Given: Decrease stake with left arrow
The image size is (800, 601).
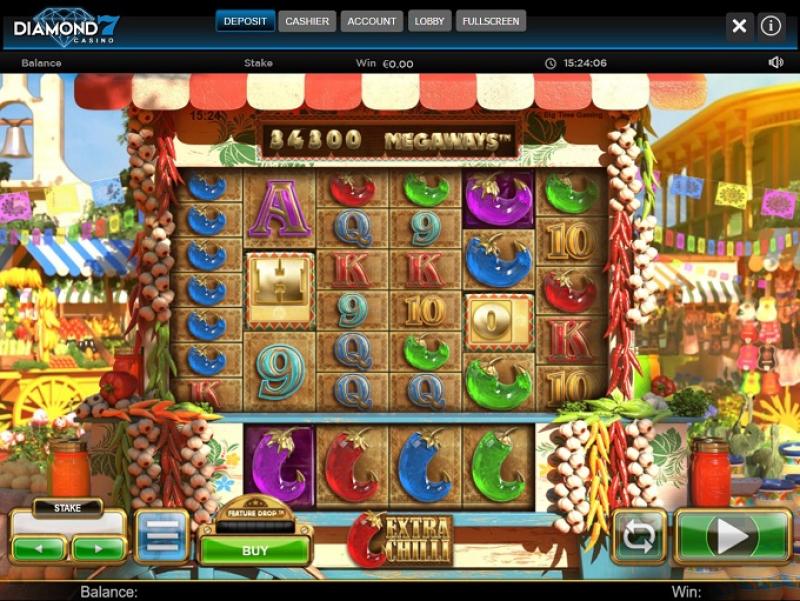Looking at the screenshot, I should [x=40, y=549].
